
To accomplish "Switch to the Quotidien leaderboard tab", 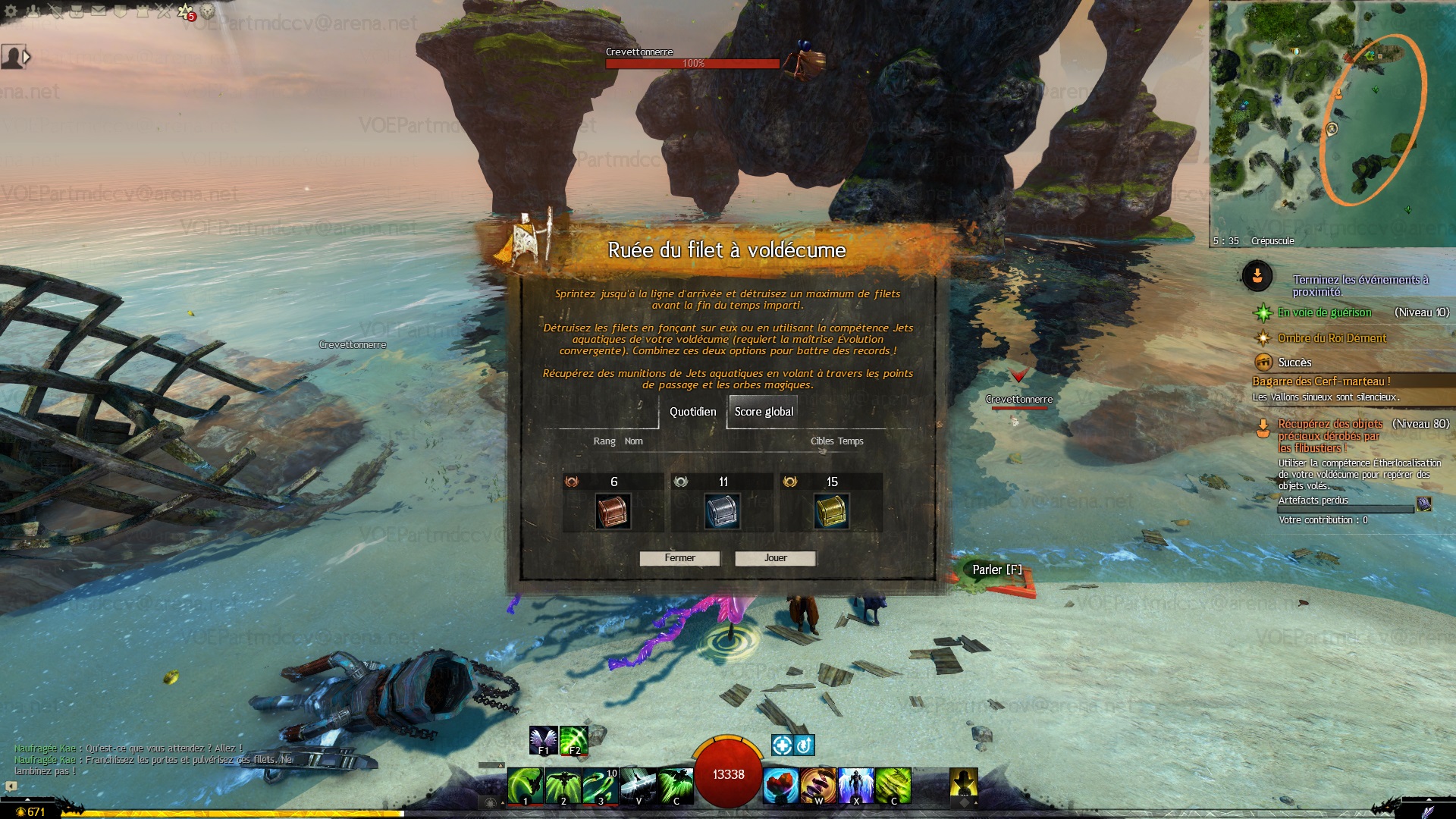I will pos(692,412).
